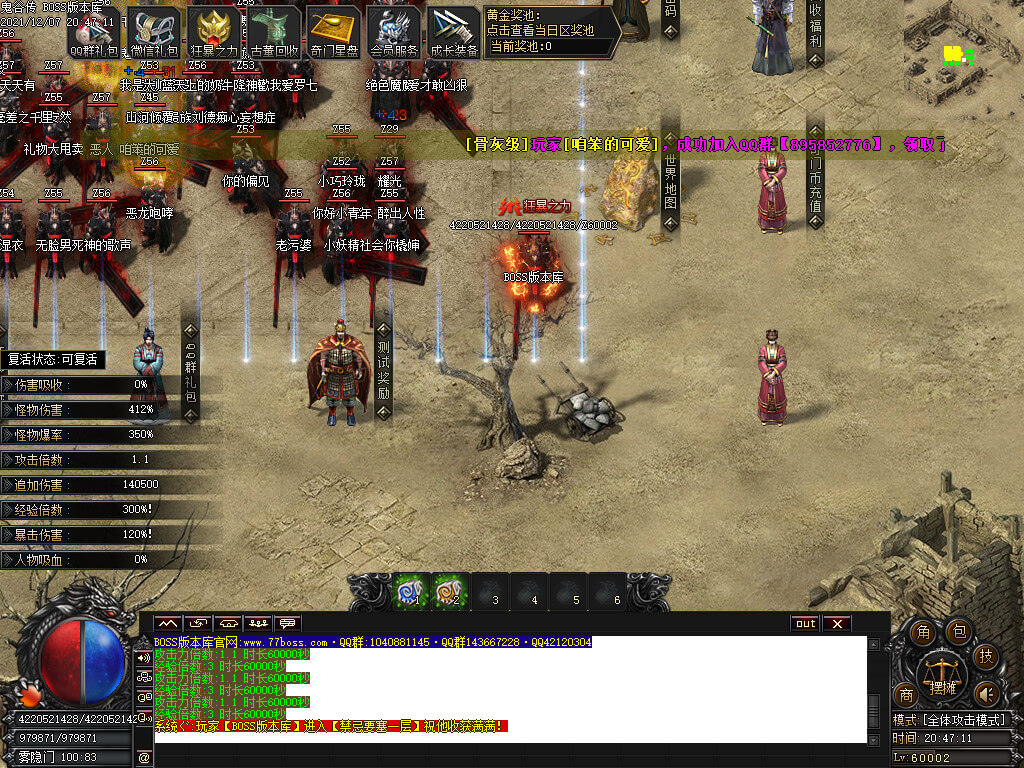Open the bag with the 包 button

pos(958,631)
